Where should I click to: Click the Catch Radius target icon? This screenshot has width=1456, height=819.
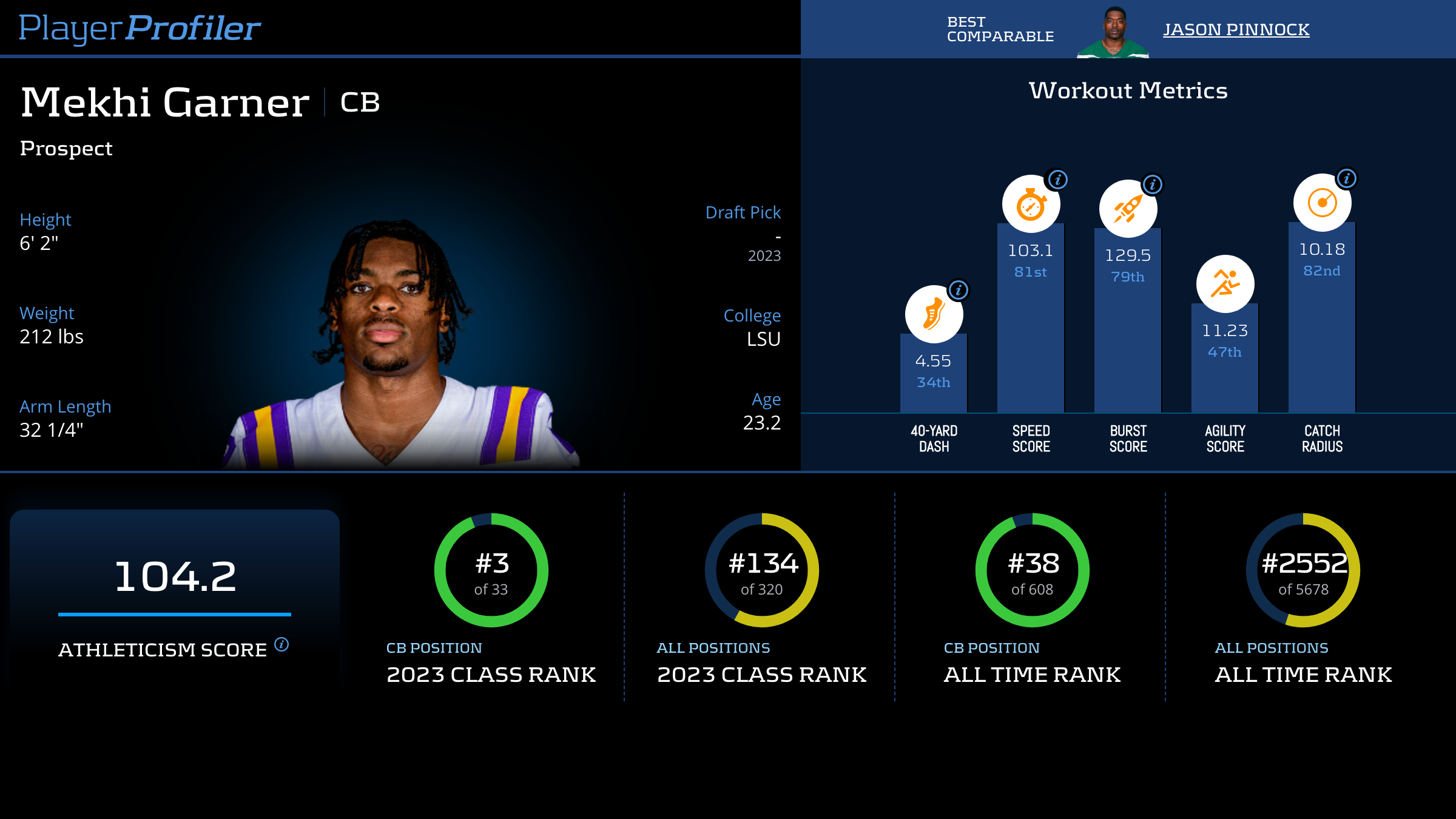pyautogui.click(x=1322, y=203)
